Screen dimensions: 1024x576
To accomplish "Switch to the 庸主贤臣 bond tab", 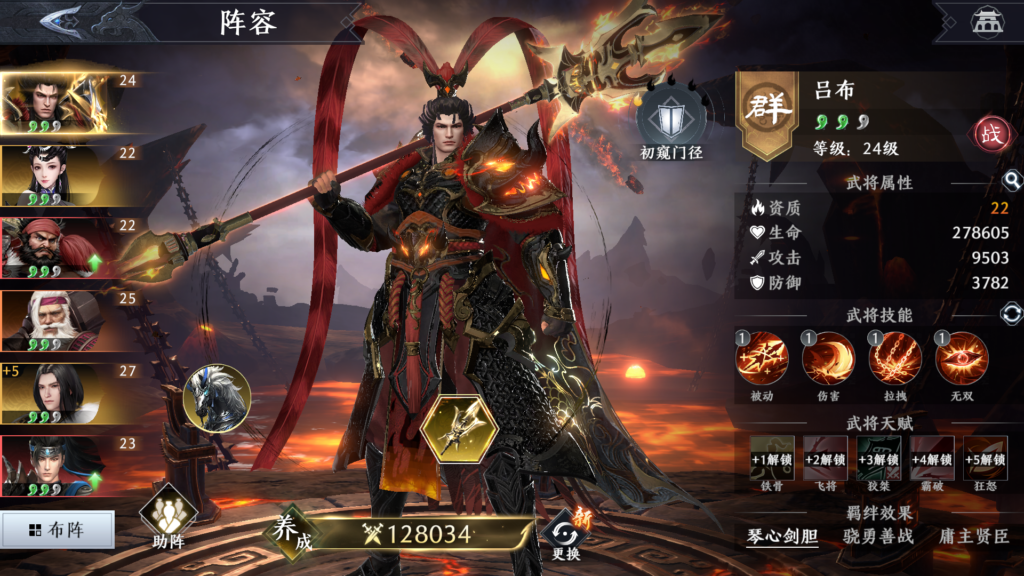I will [974, 537].
